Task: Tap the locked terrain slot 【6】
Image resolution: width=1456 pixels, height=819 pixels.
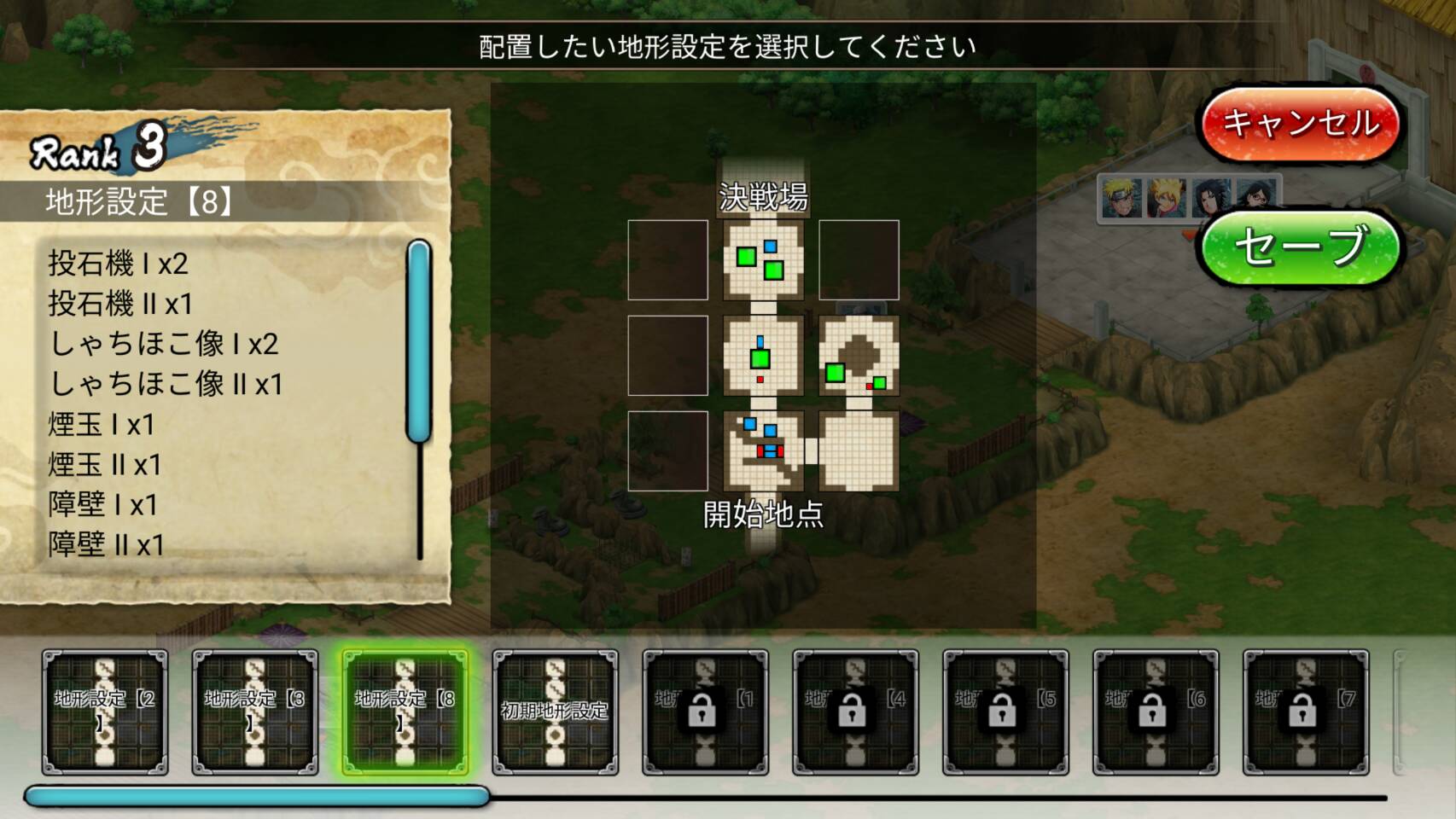Action: pyautogui.click(x=1156, y=712)
